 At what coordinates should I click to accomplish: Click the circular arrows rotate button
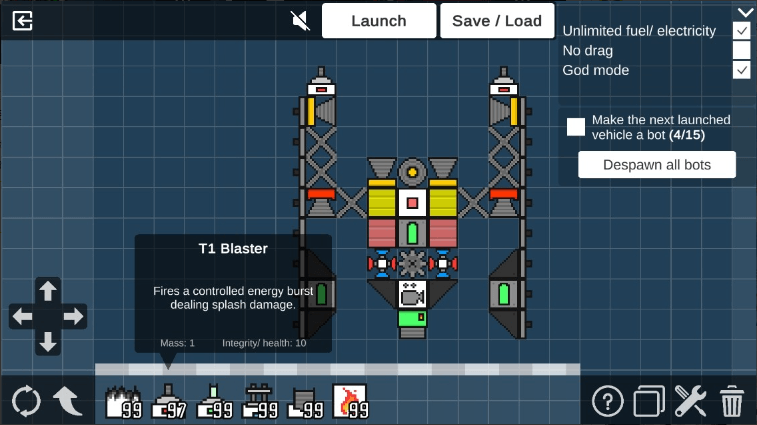click(26, 401)
